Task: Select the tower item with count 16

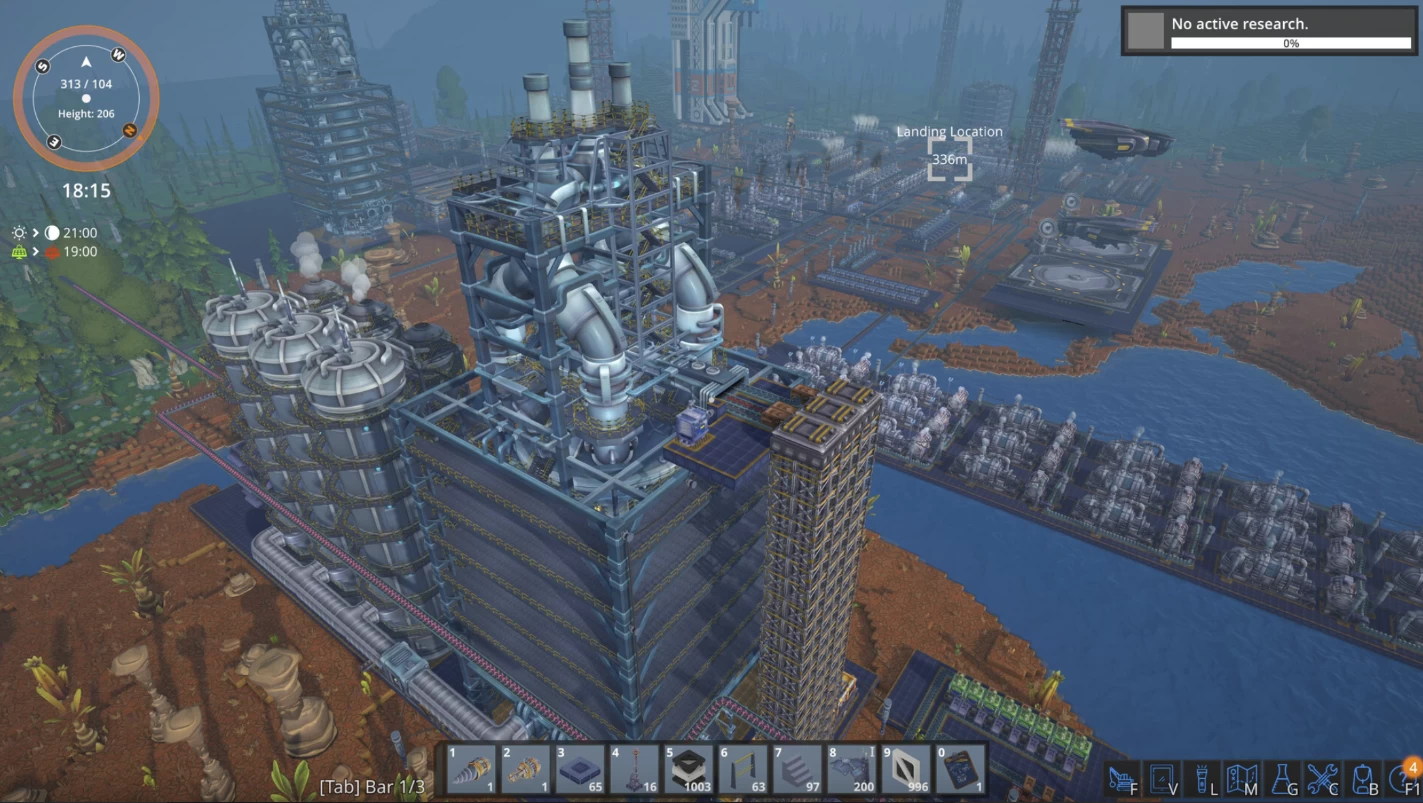Action: 634,769
